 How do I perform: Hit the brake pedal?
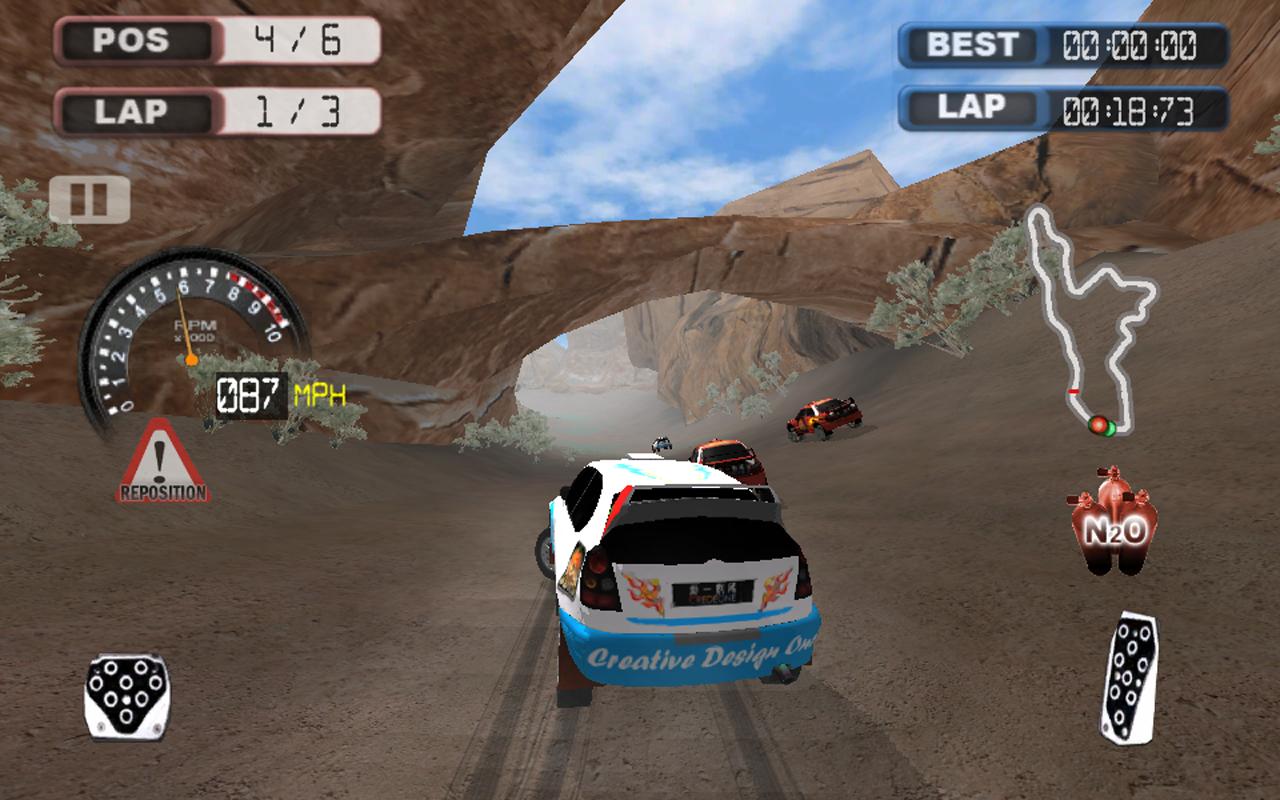click(x=126, y=695)
